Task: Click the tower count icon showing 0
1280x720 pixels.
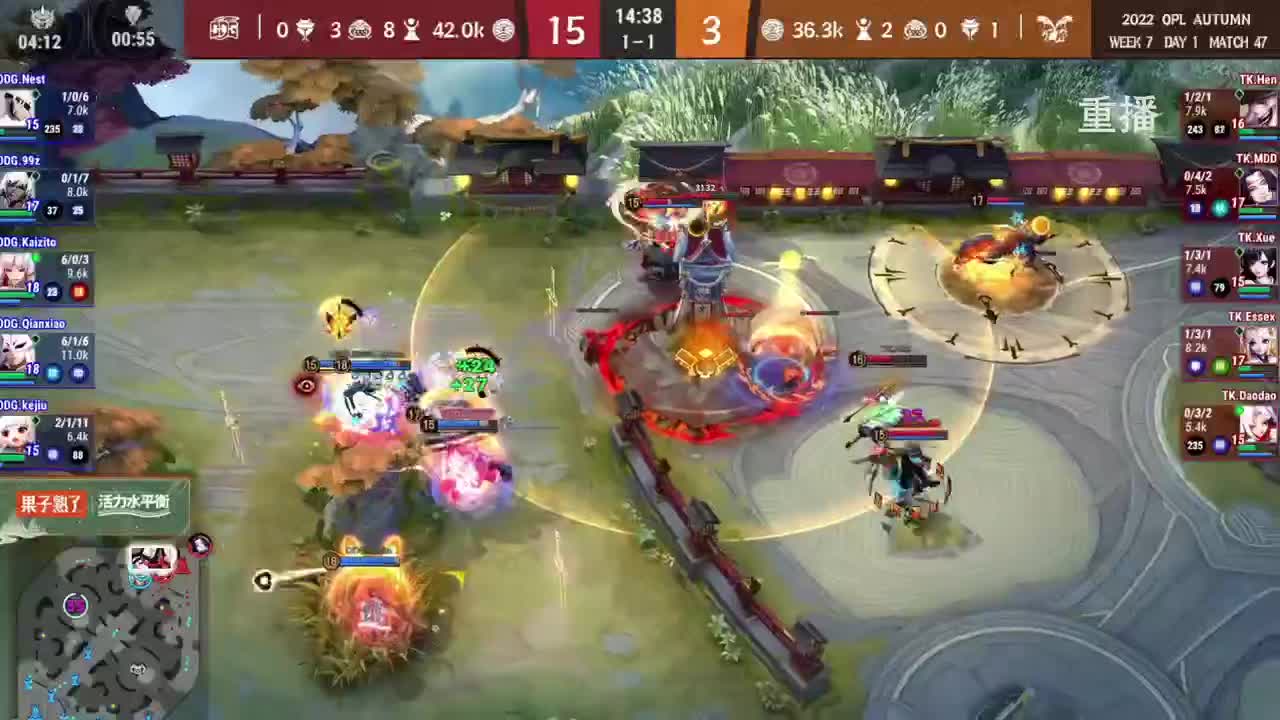Action: [305, 31]
